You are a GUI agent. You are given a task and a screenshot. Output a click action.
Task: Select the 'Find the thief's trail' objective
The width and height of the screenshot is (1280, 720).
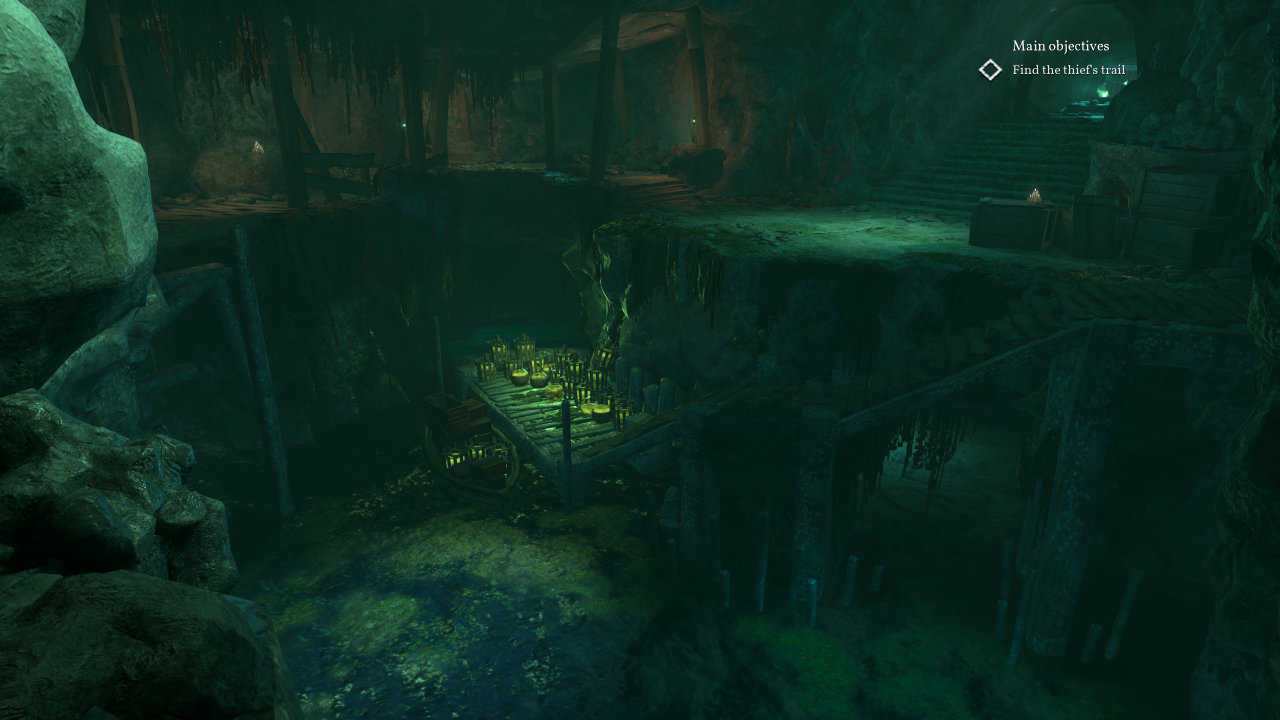[x=1068, y=70]
